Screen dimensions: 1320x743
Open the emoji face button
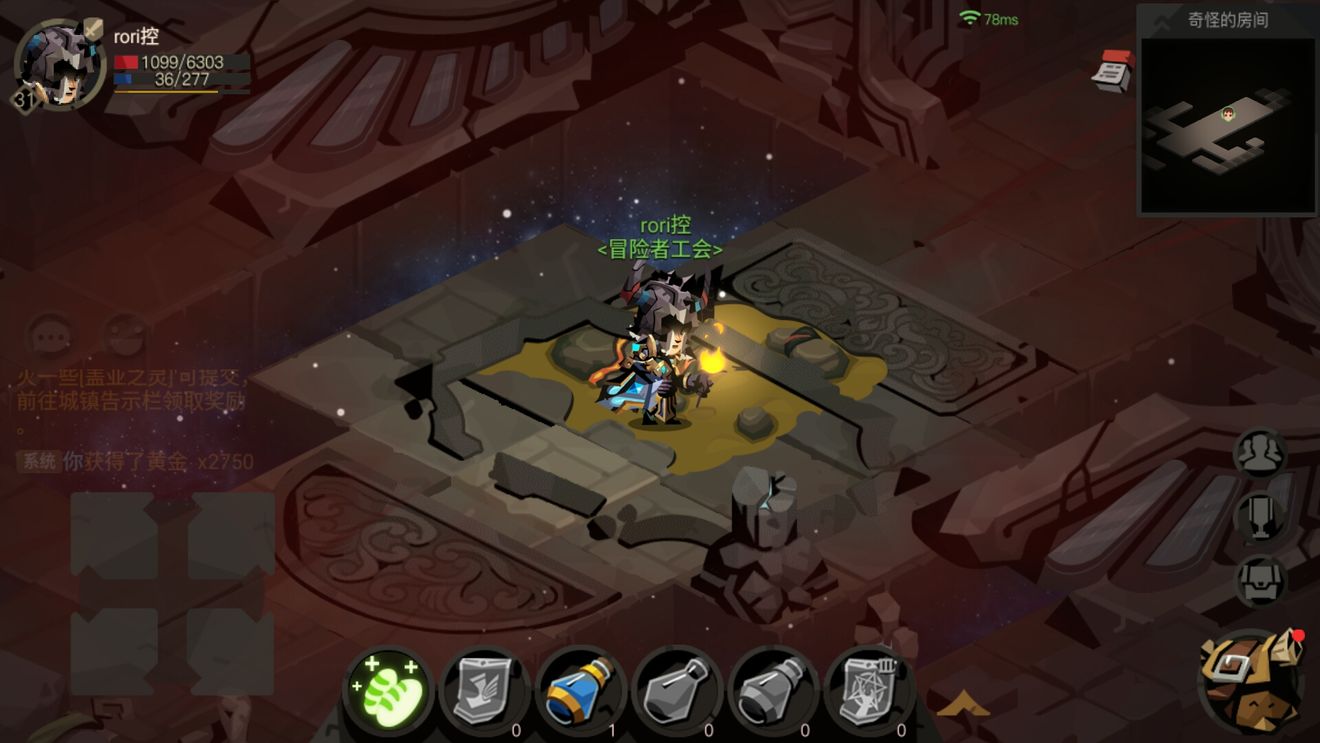point(126,337)
